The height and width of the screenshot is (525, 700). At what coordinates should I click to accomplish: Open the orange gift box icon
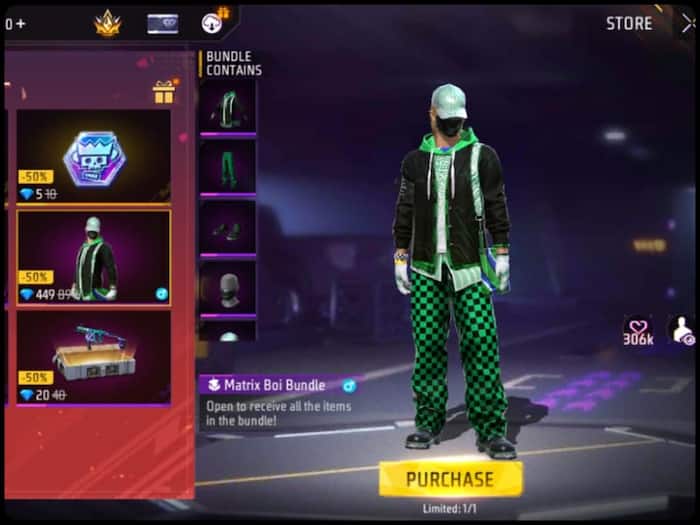(164, 92)
